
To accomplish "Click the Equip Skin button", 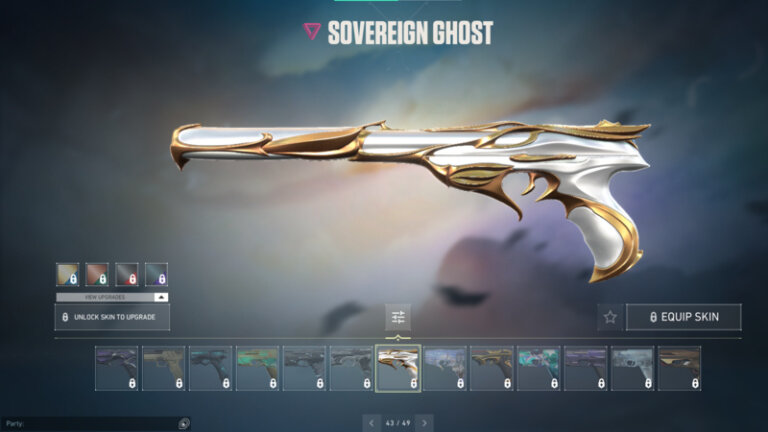I will (x=684, y=318).
